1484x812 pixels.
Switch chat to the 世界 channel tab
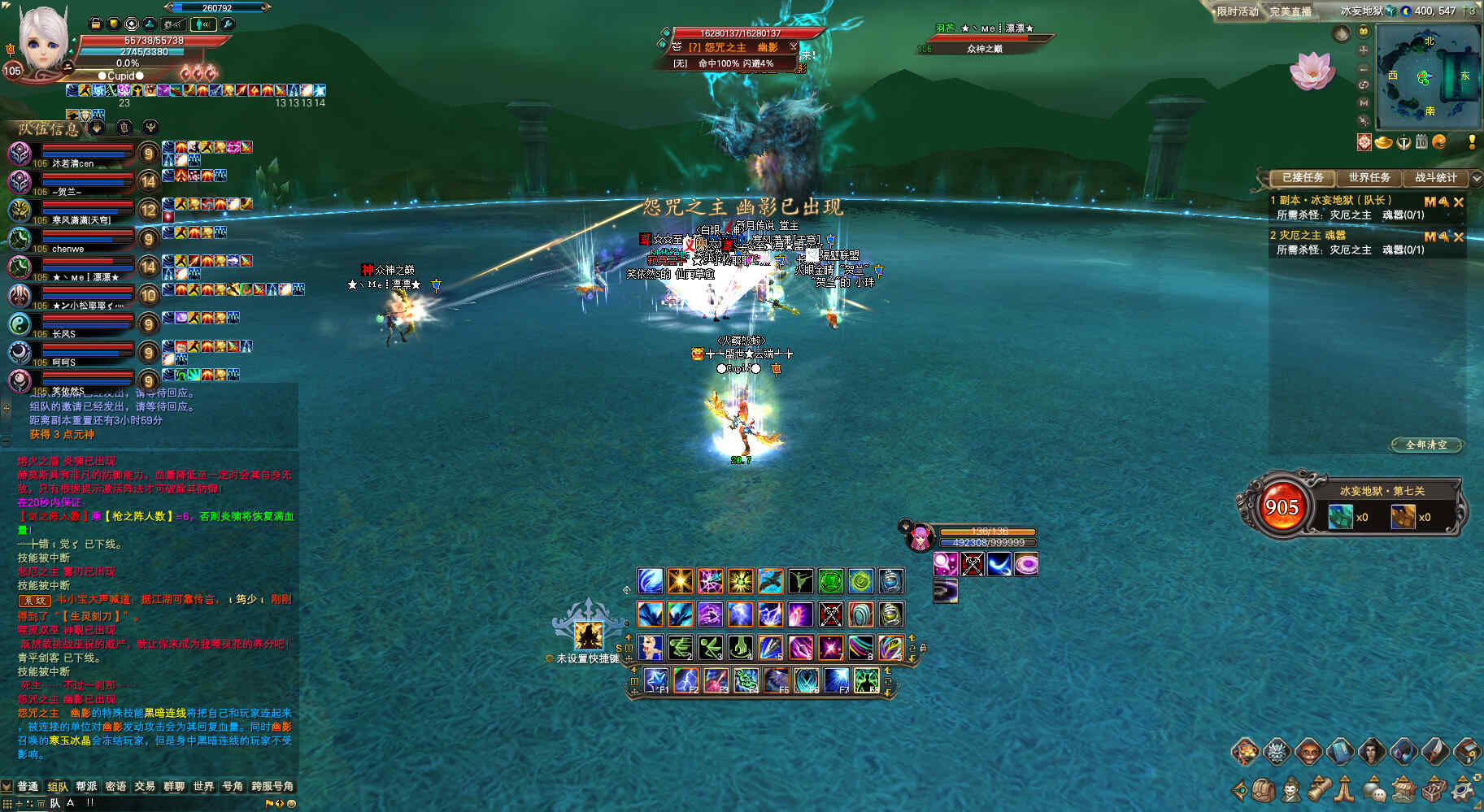[203, 786]
